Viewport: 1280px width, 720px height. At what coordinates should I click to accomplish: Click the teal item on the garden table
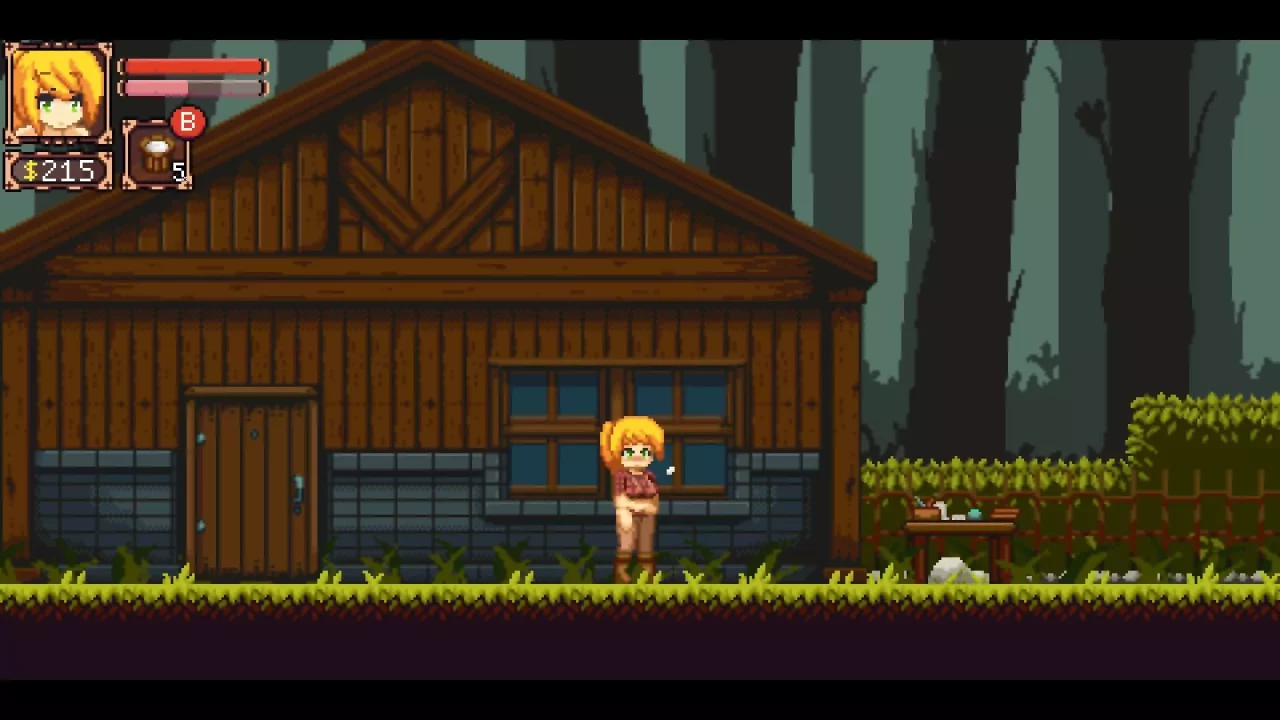(x=974, y=513)
